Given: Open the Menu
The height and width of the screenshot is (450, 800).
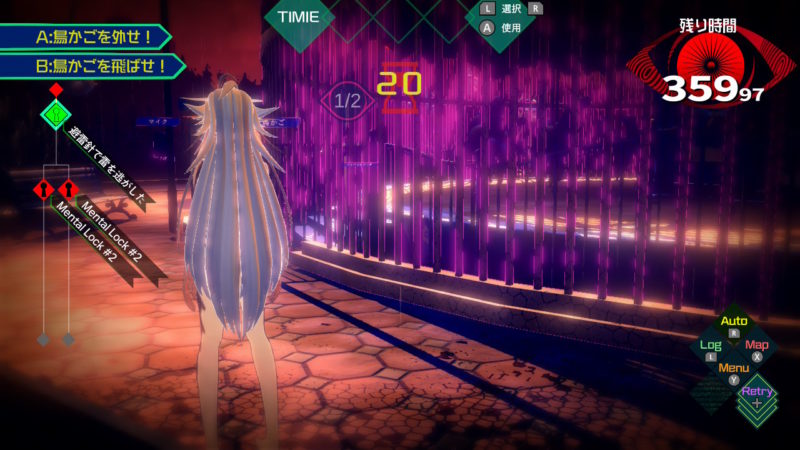Looking at the screenshot, I should click(x=734, y=368).
